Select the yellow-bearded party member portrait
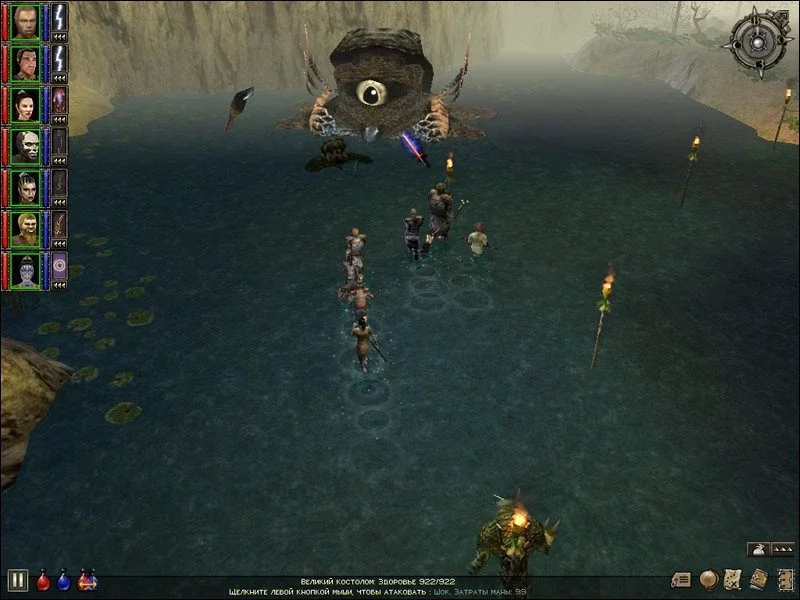800x600 pixels. coord(25,228)
